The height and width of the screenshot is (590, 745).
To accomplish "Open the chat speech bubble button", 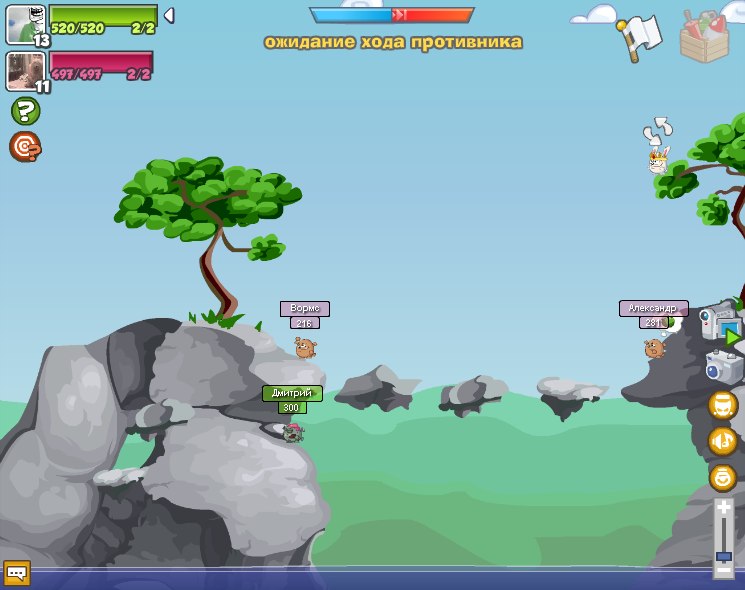I will [17, 573].
